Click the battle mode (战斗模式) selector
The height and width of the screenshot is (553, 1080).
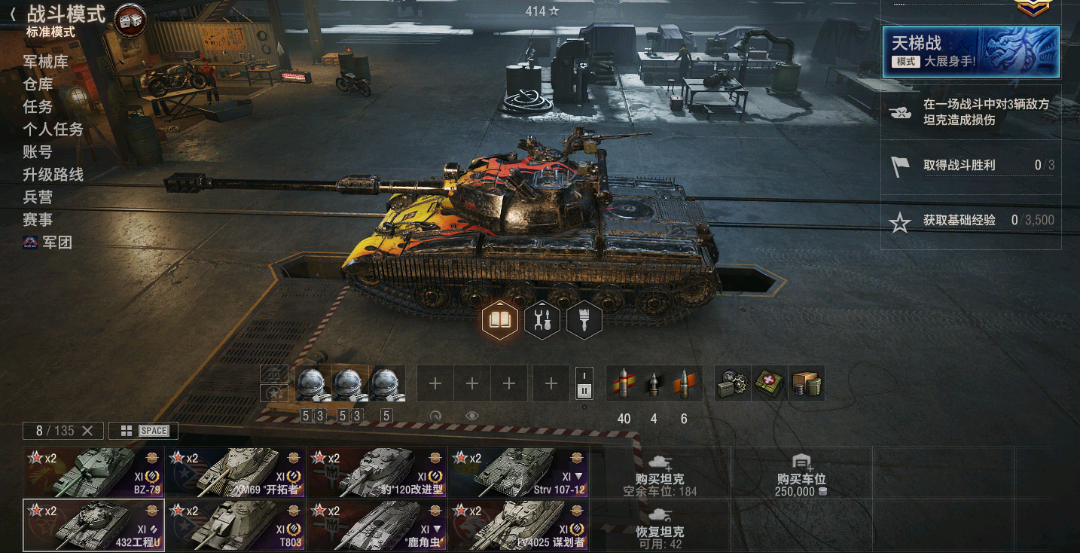point(66,15)
